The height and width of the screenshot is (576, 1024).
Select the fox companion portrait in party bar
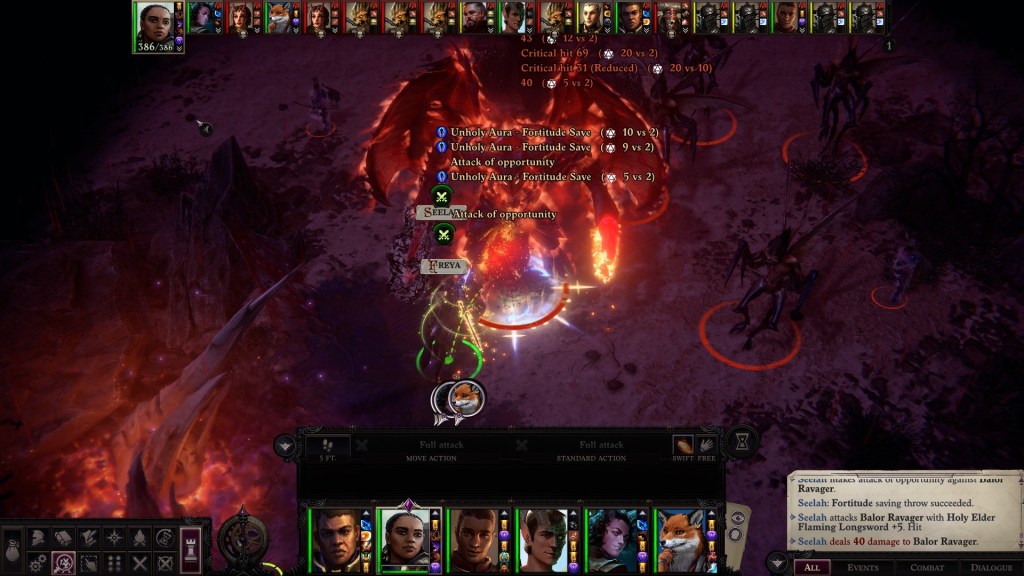683,540
